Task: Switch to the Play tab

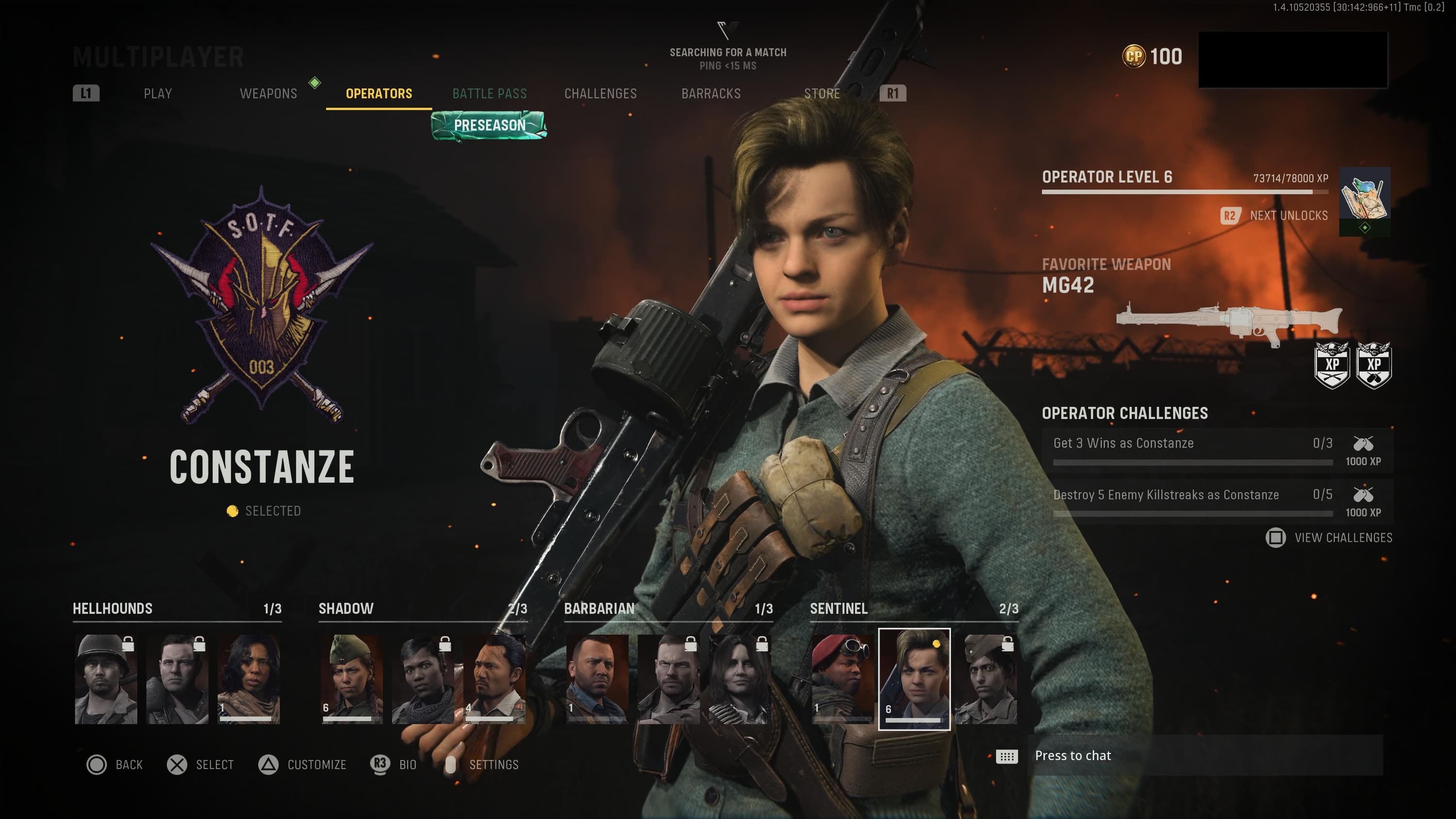Action: (x=158, y=93)
